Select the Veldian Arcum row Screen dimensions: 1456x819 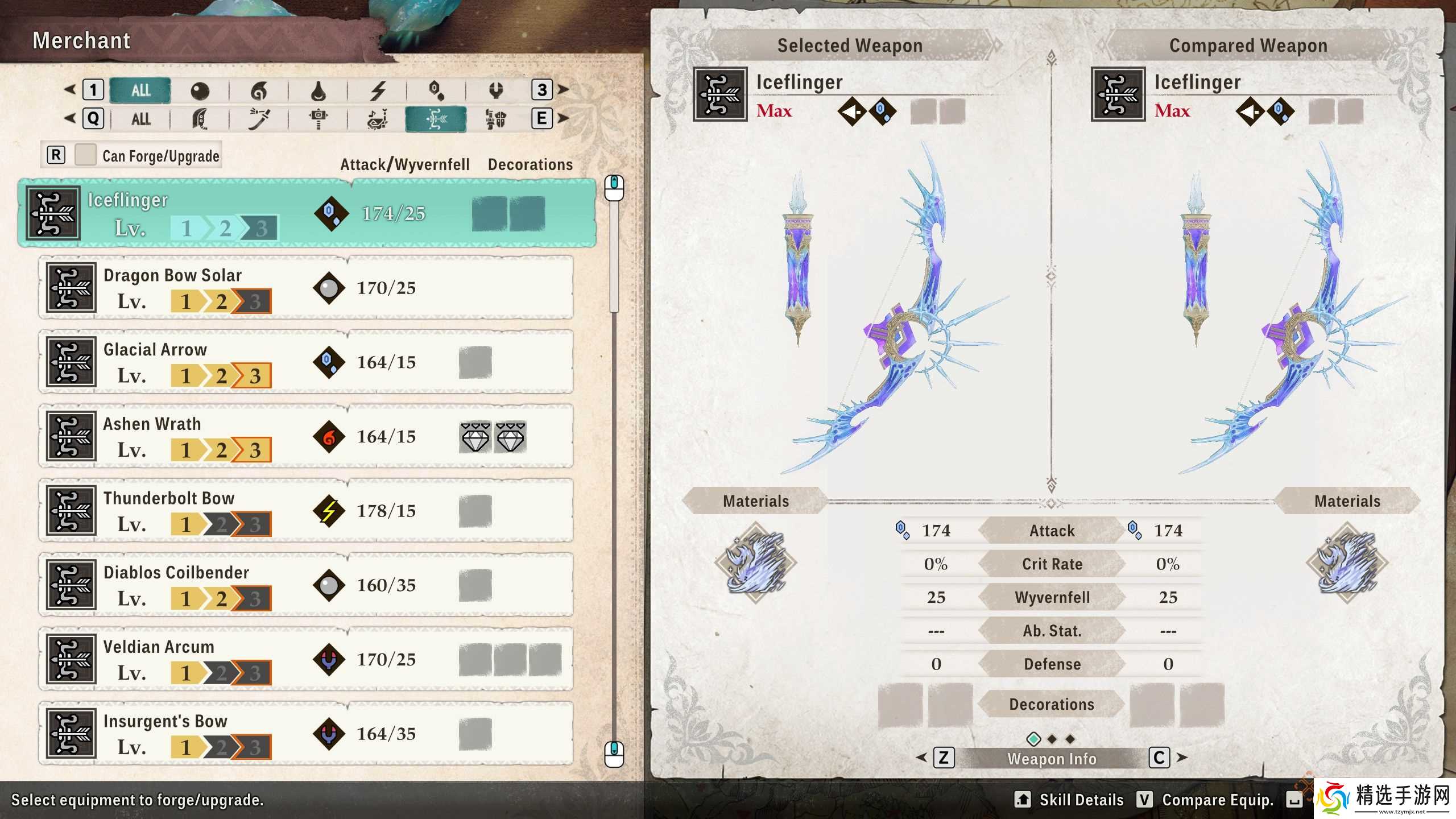tap(306, 659)
